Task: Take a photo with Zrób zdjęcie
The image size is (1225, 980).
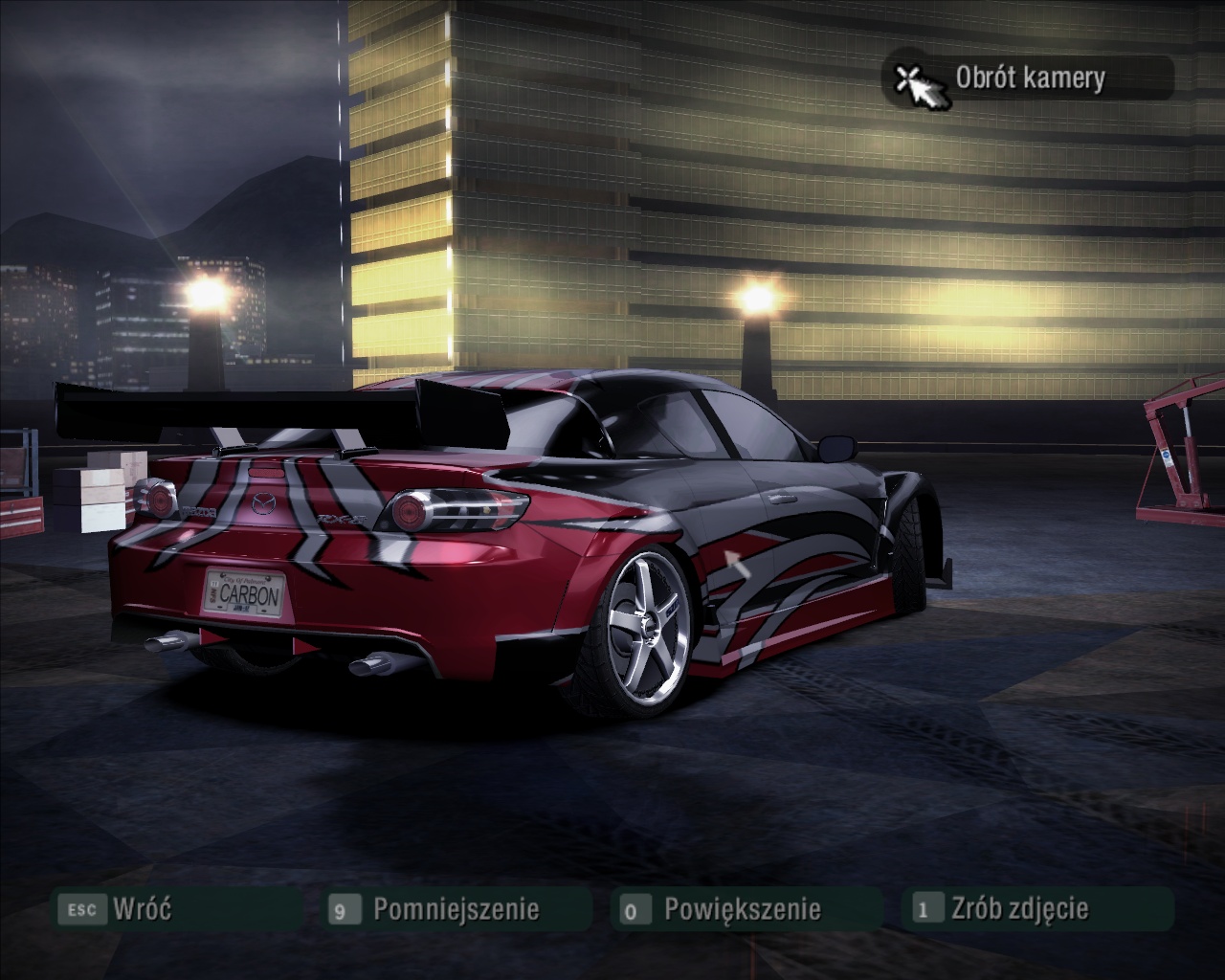Action: tap(1019, 908)
